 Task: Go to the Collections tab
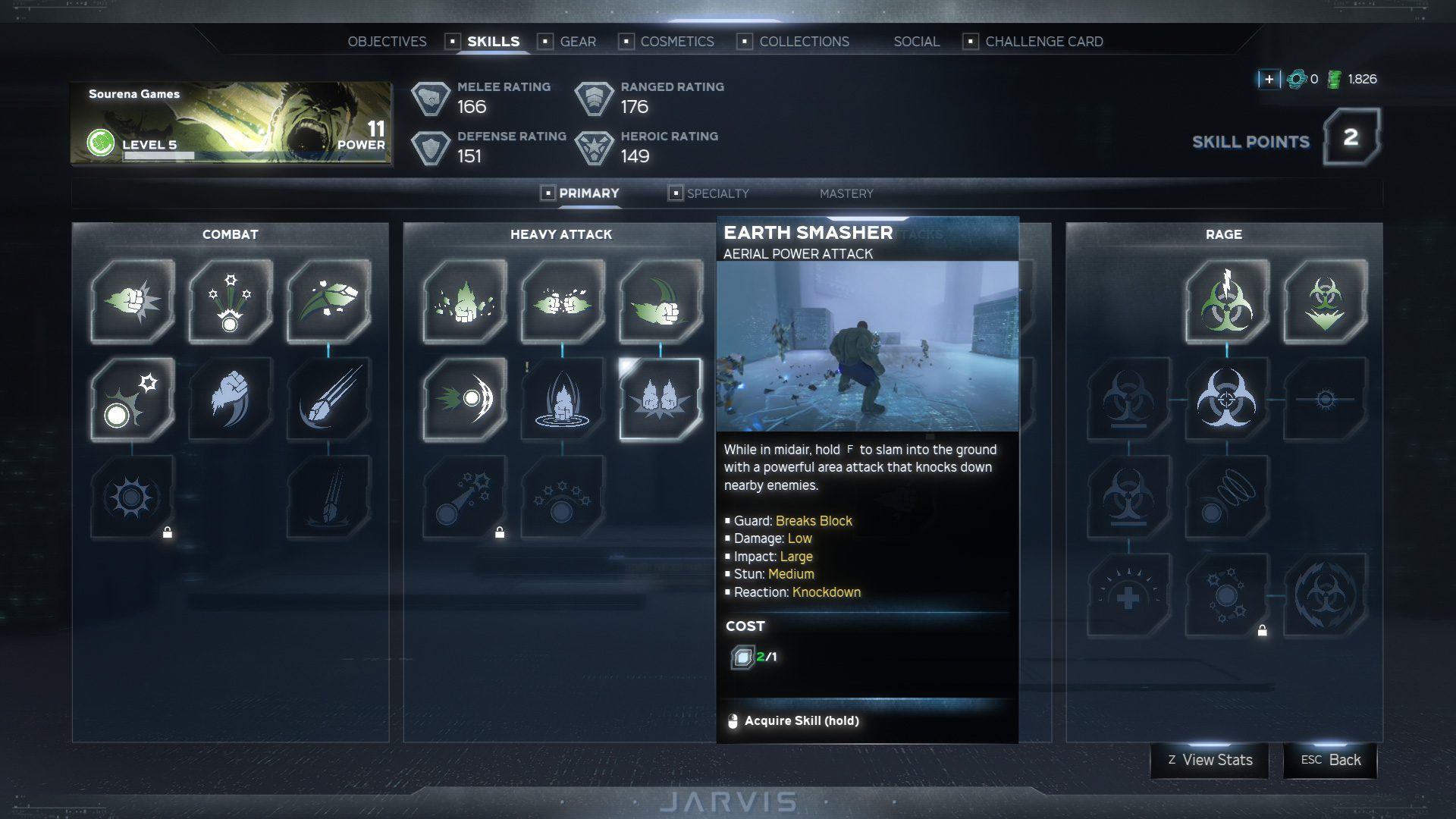tap(804, 42)
